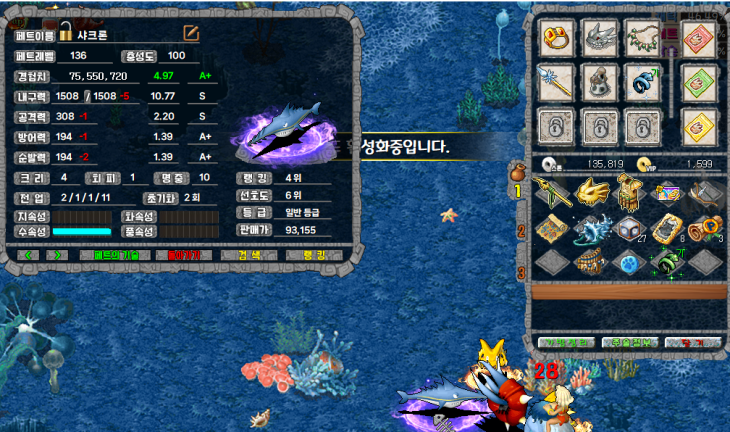
Task: Select the treasure map scroll item
Action: 552,228
